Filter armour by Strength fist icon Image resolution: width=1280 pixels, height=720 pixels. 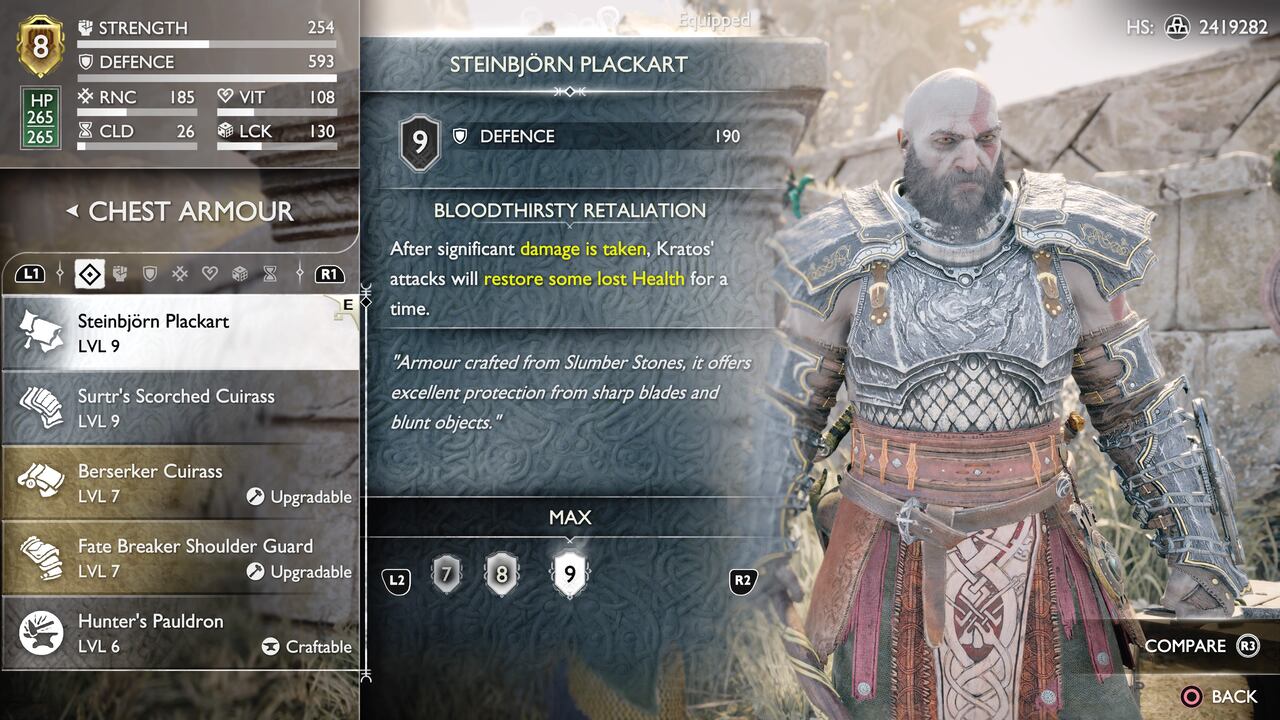[119, 273]
